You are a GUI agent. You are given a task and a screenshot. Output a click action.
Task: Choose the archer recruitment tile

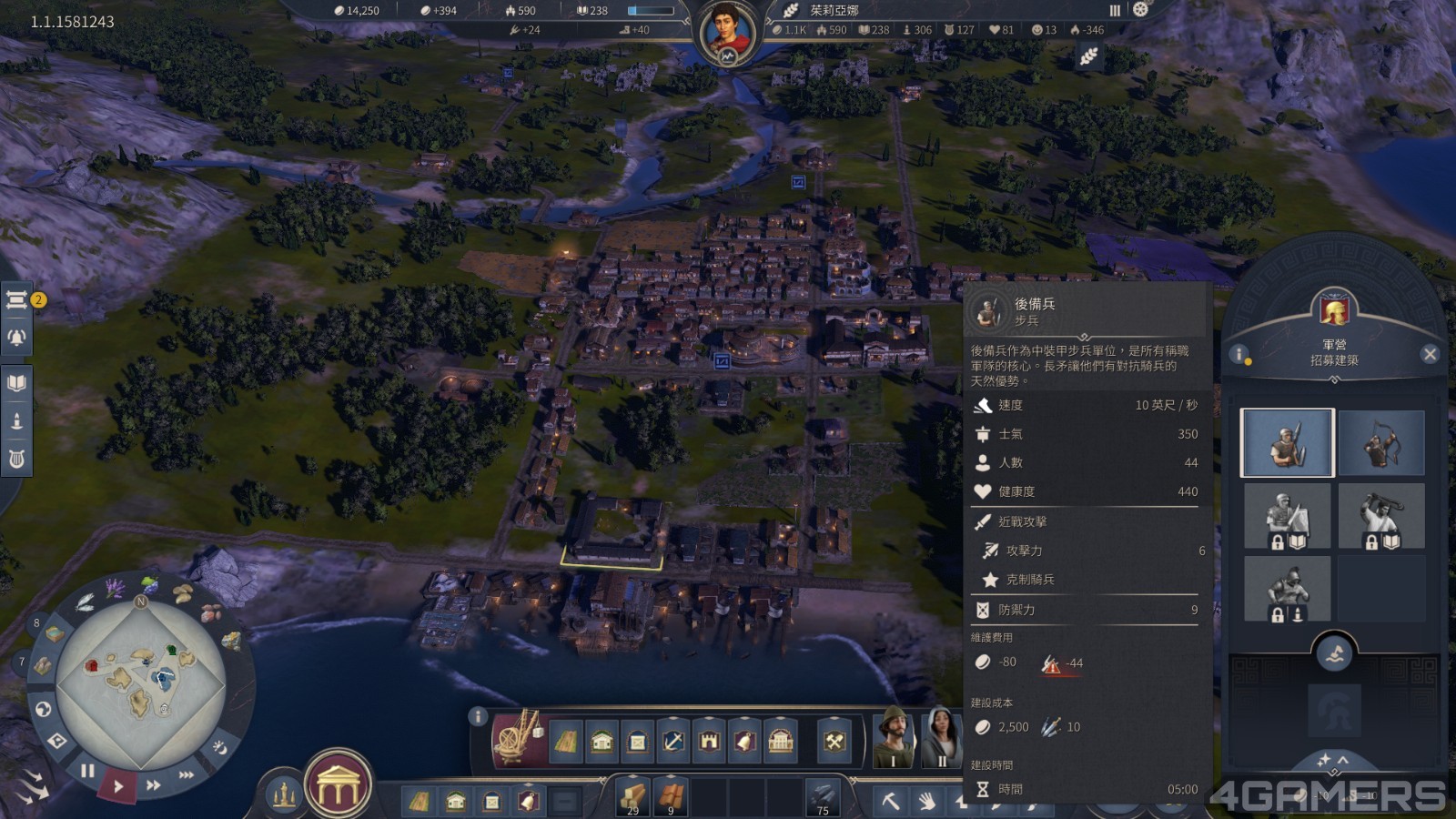pyautogui.click(x=1381, y=443)
